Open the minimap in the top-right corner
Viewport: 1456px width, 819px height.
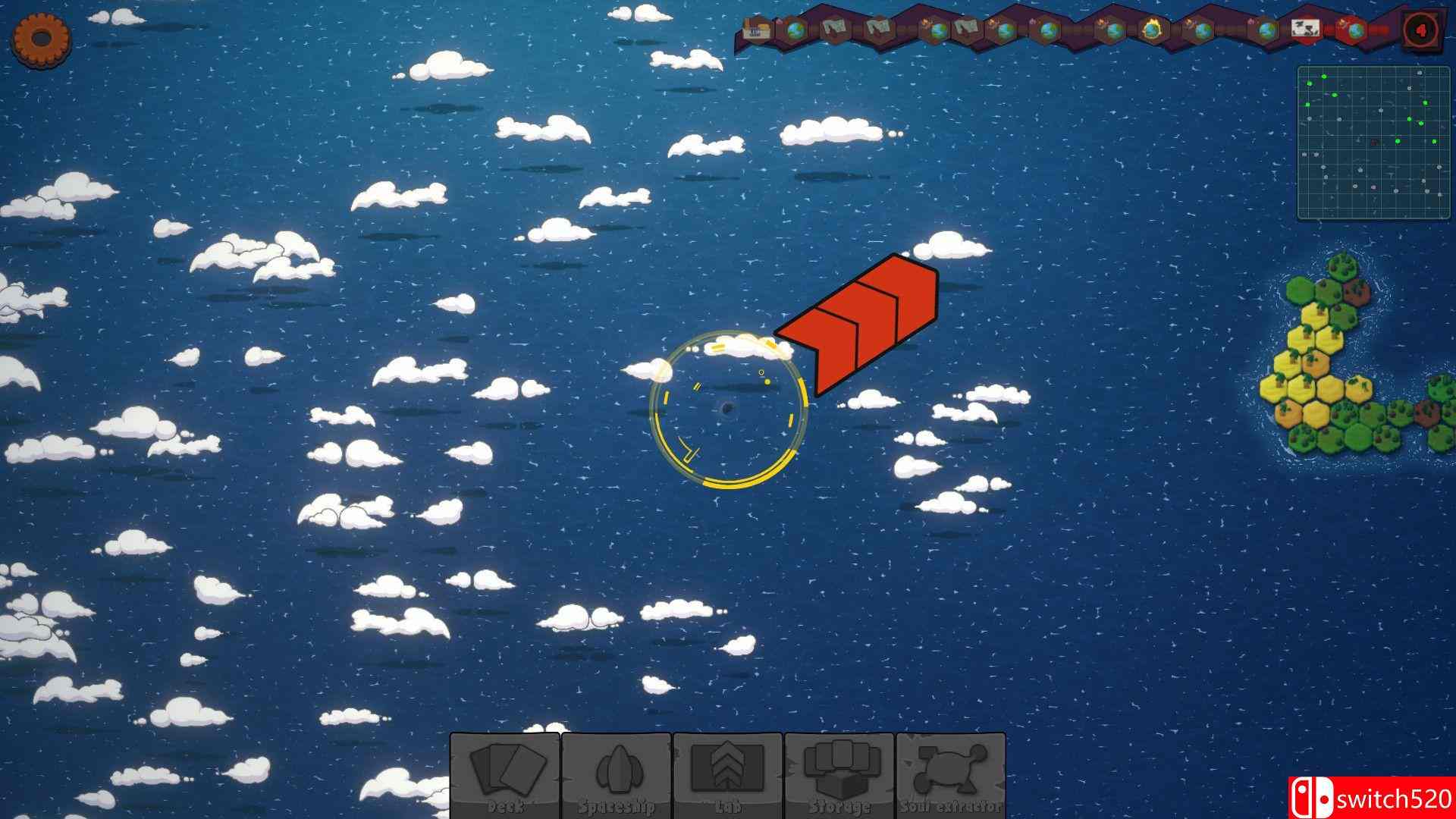click(x=1373, y=140)
